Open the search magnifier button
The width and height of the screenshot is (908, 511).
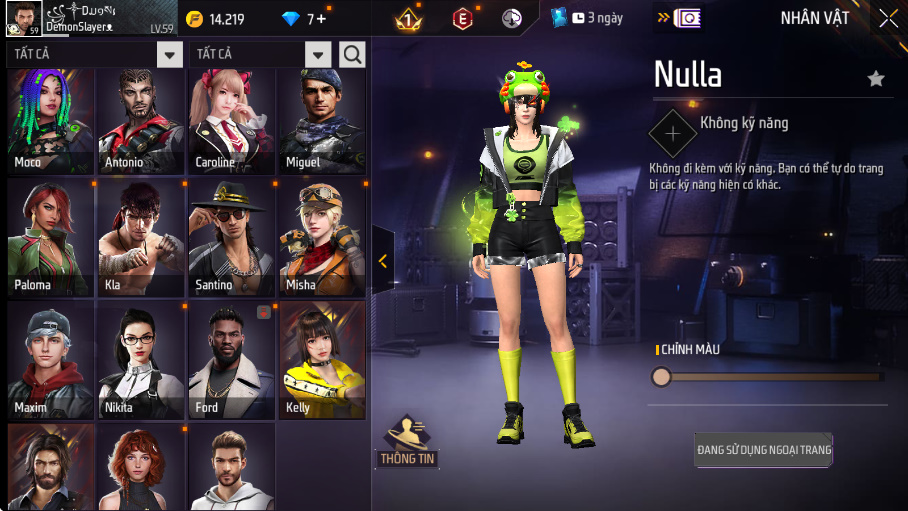(352, 54)
